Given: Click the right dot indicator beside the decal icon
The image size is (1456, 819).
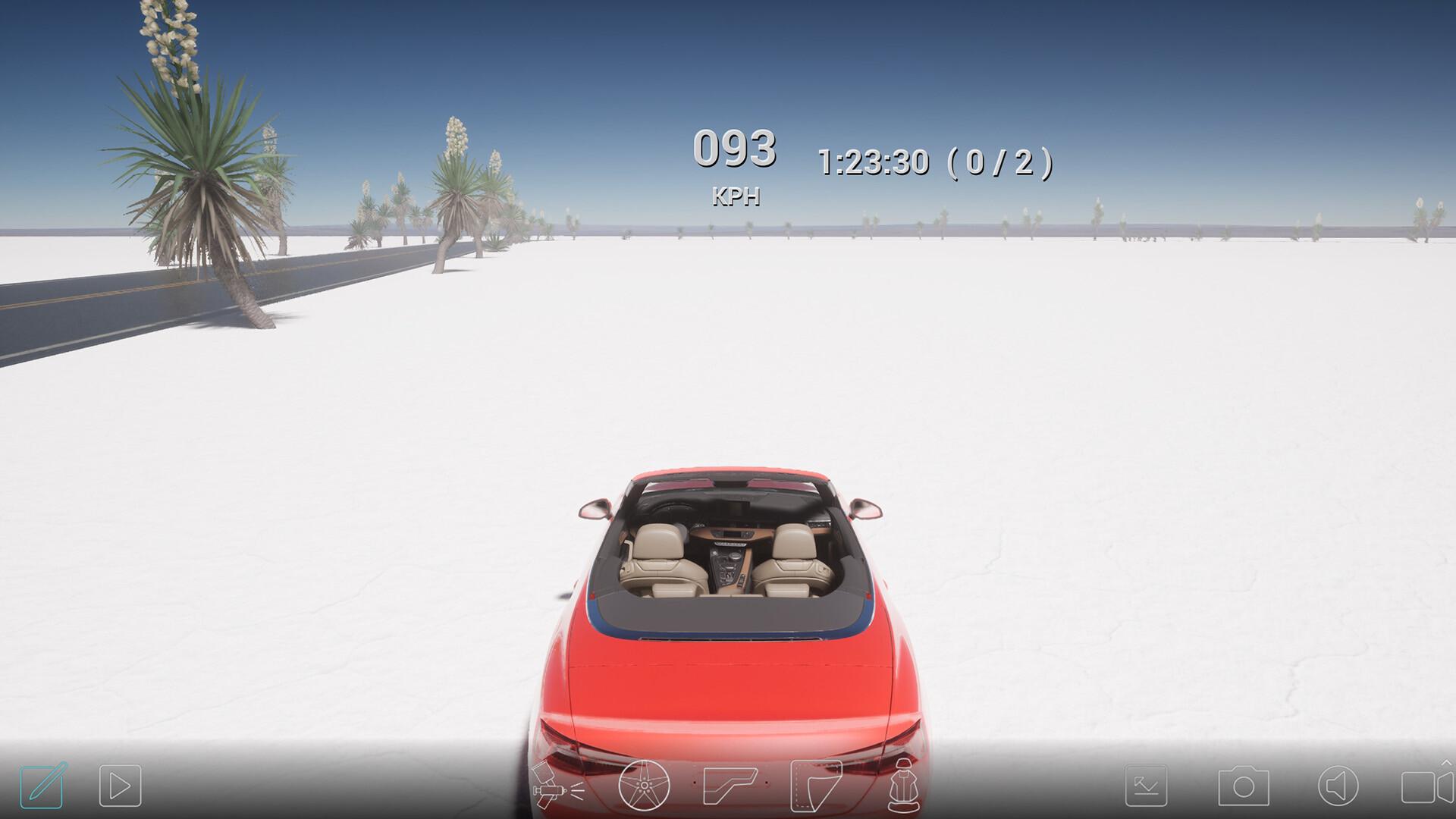Looking at the screenshot, I should coord(767,782).
